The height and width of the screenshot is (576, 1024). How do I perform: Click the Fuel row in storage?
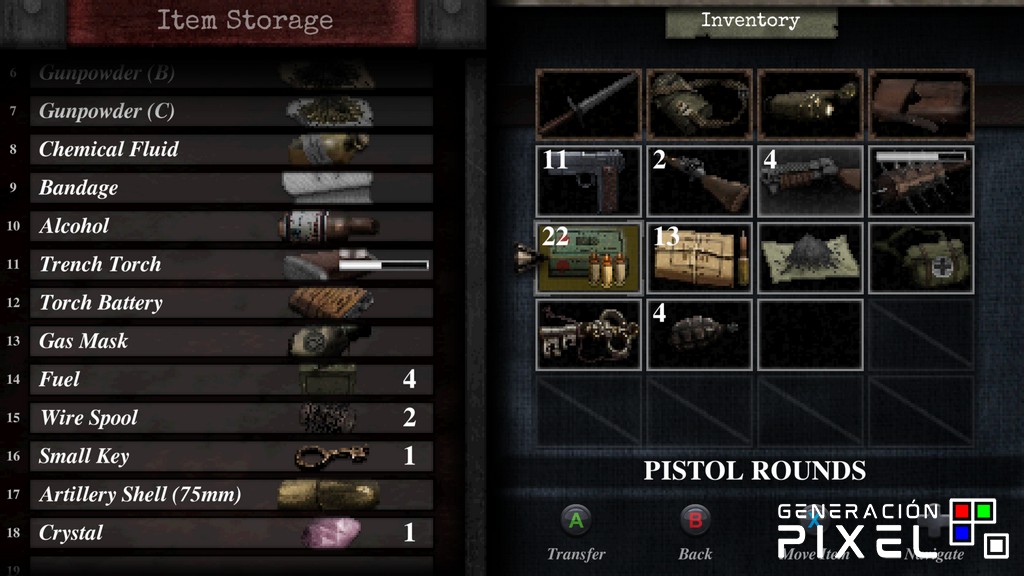(x=230, y=379)
